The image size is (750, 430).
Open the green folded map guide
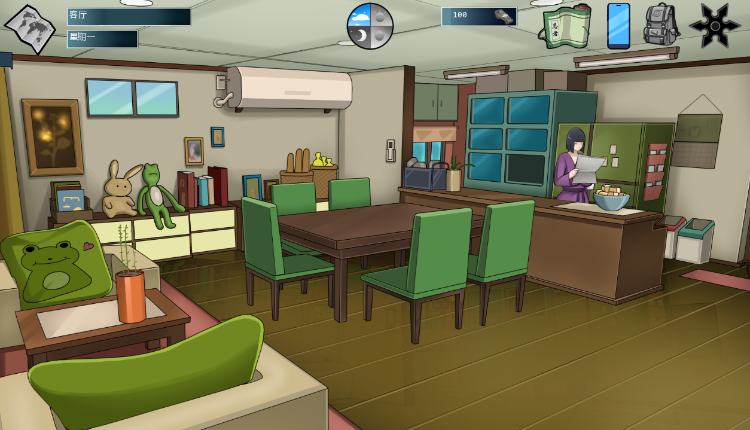566,26
